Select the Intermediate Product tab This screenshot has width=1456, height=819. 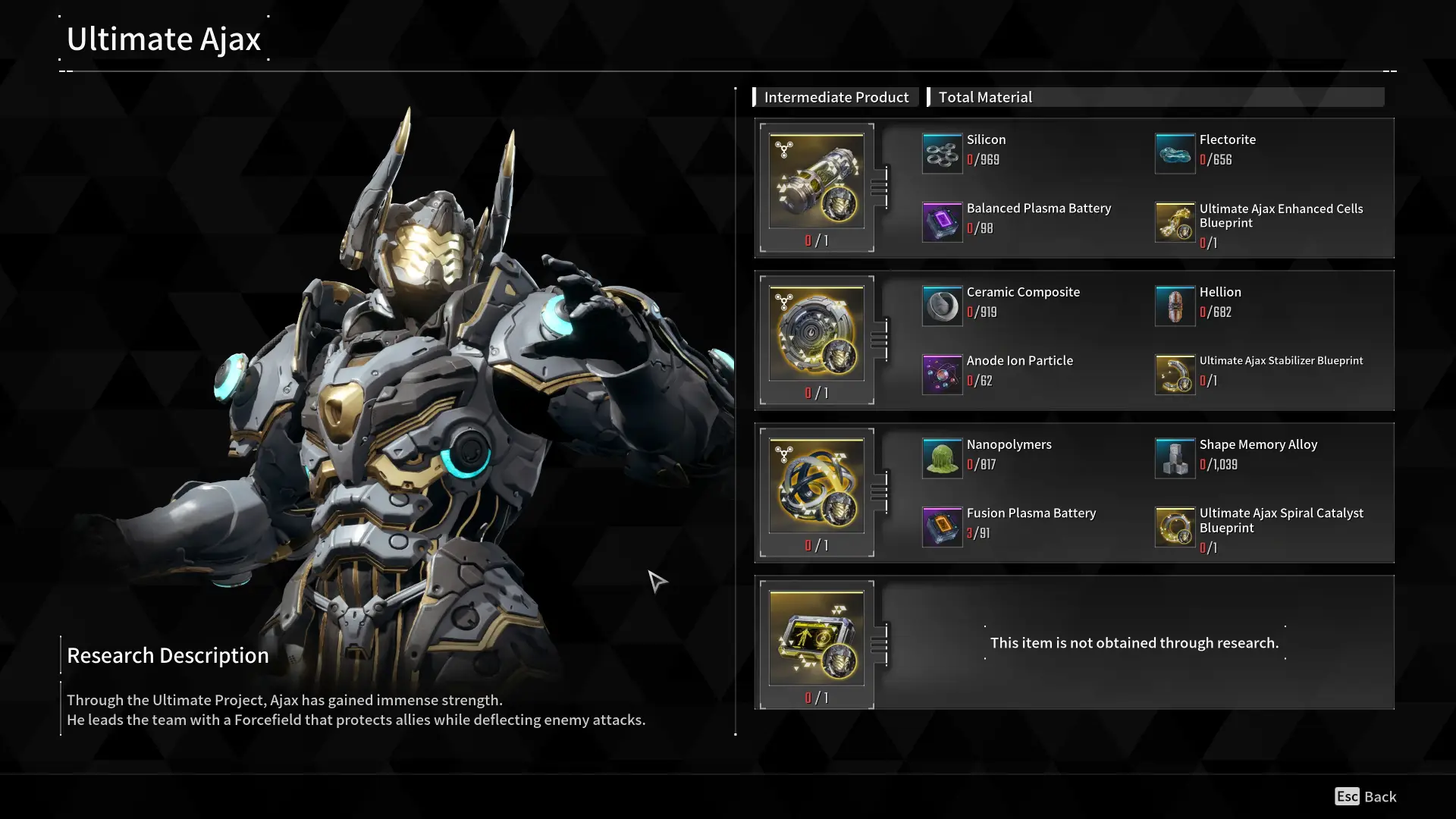(x=836, y=96)
